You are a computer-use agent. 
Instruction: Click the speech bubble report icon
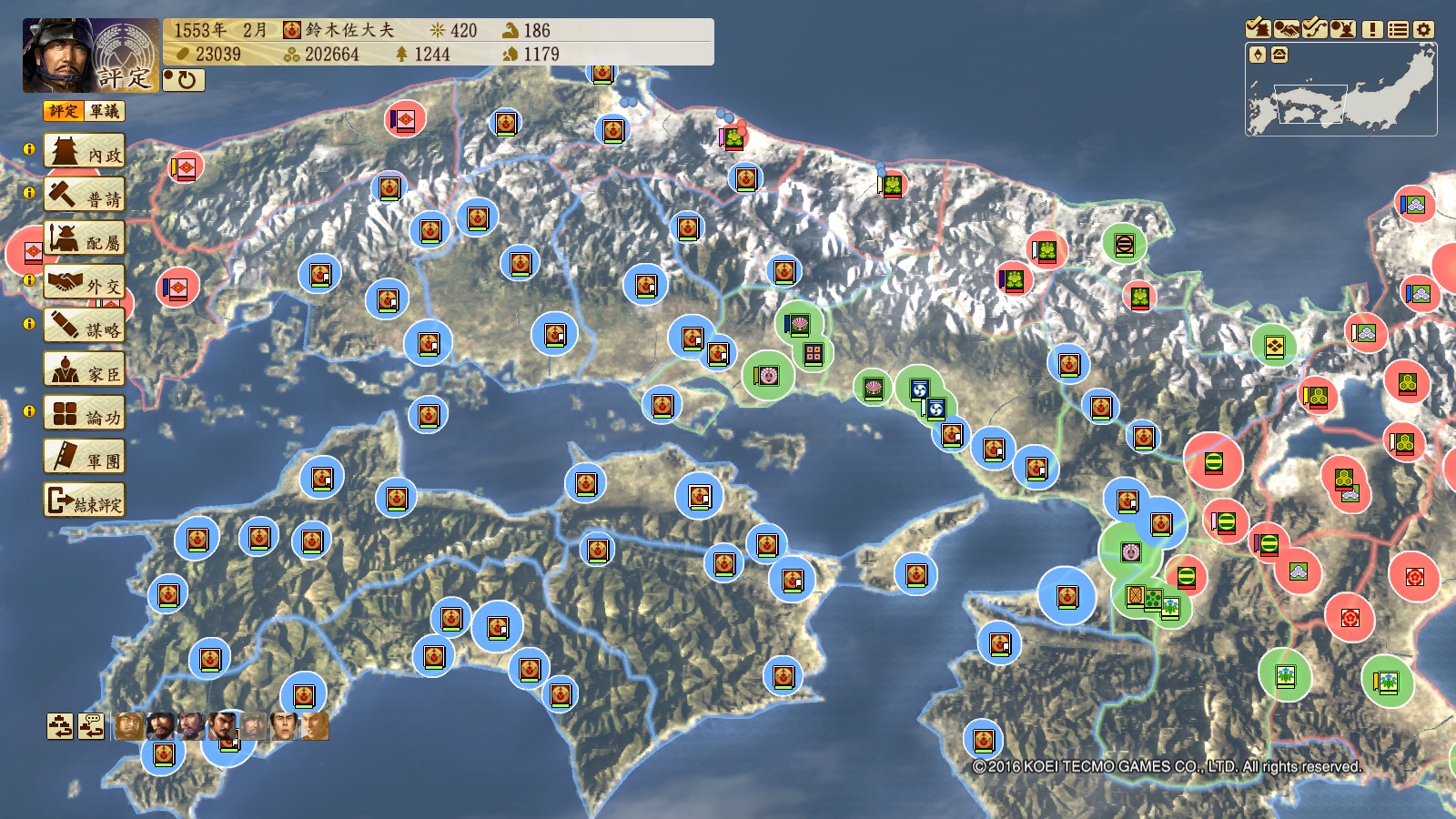pos(91,726)
